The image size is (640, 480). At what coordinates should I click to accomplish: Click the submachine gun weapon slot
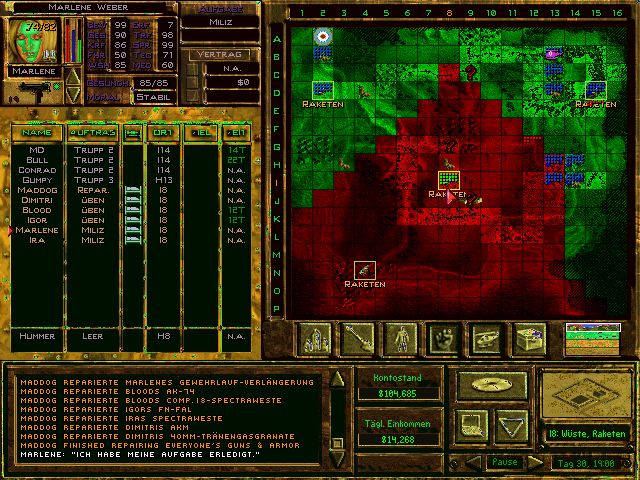click(27, 96)
